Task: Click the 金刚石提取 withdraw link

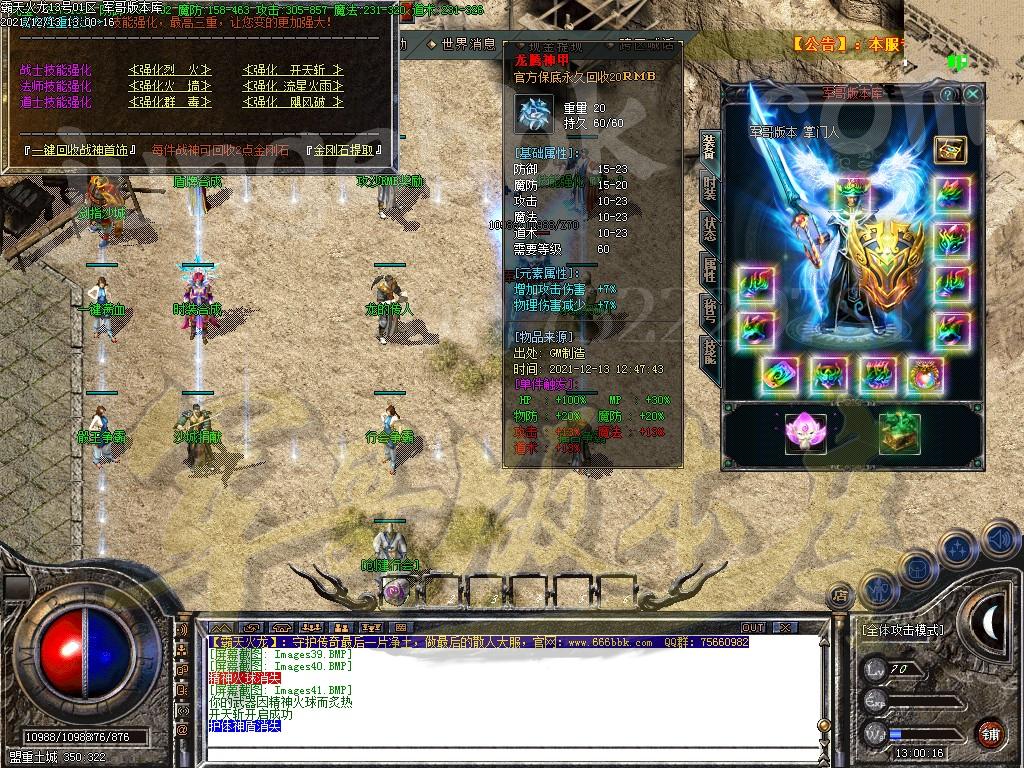Action: coord(348,150)
